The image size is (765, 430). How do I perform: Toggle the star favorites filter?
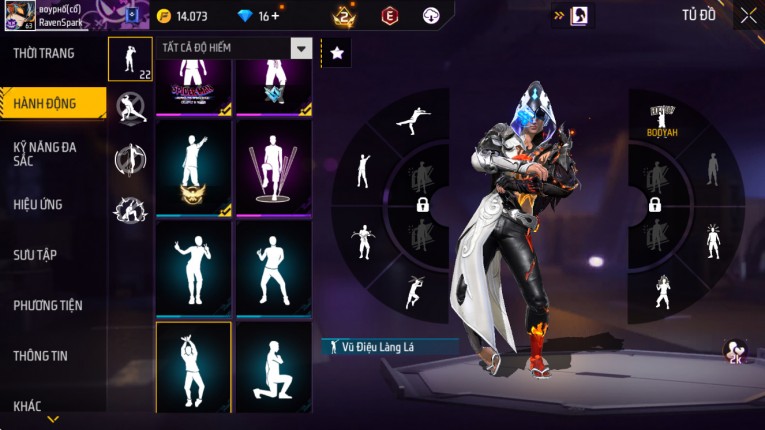pos(337,53)
